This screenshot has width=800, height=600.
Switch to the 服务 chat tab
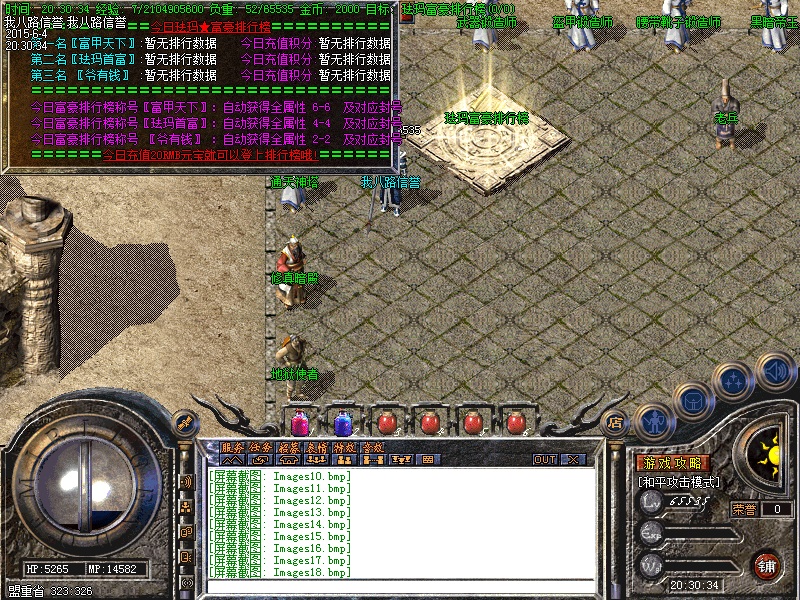pos(232,447)
